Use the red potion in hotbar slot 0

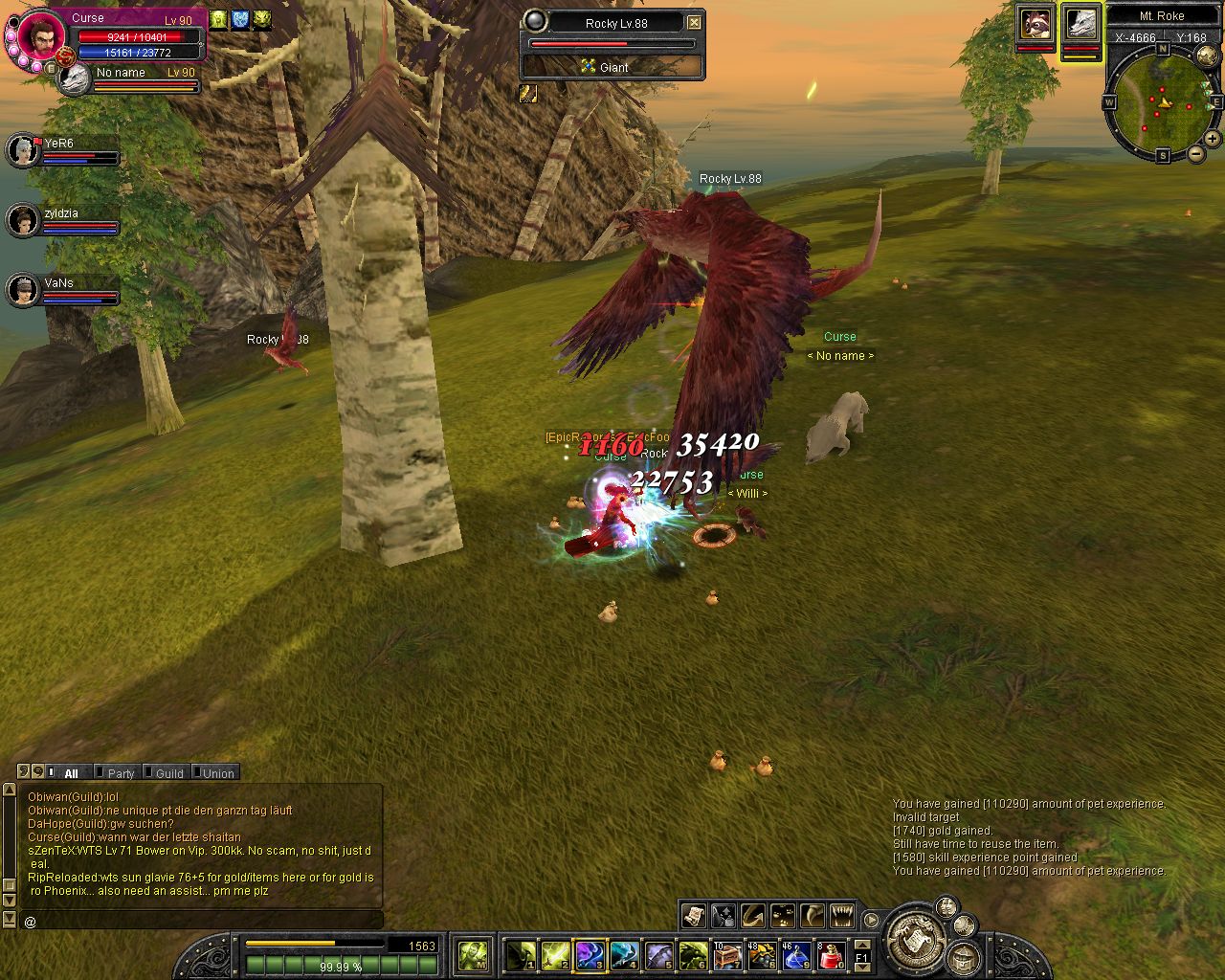(831, 955)
